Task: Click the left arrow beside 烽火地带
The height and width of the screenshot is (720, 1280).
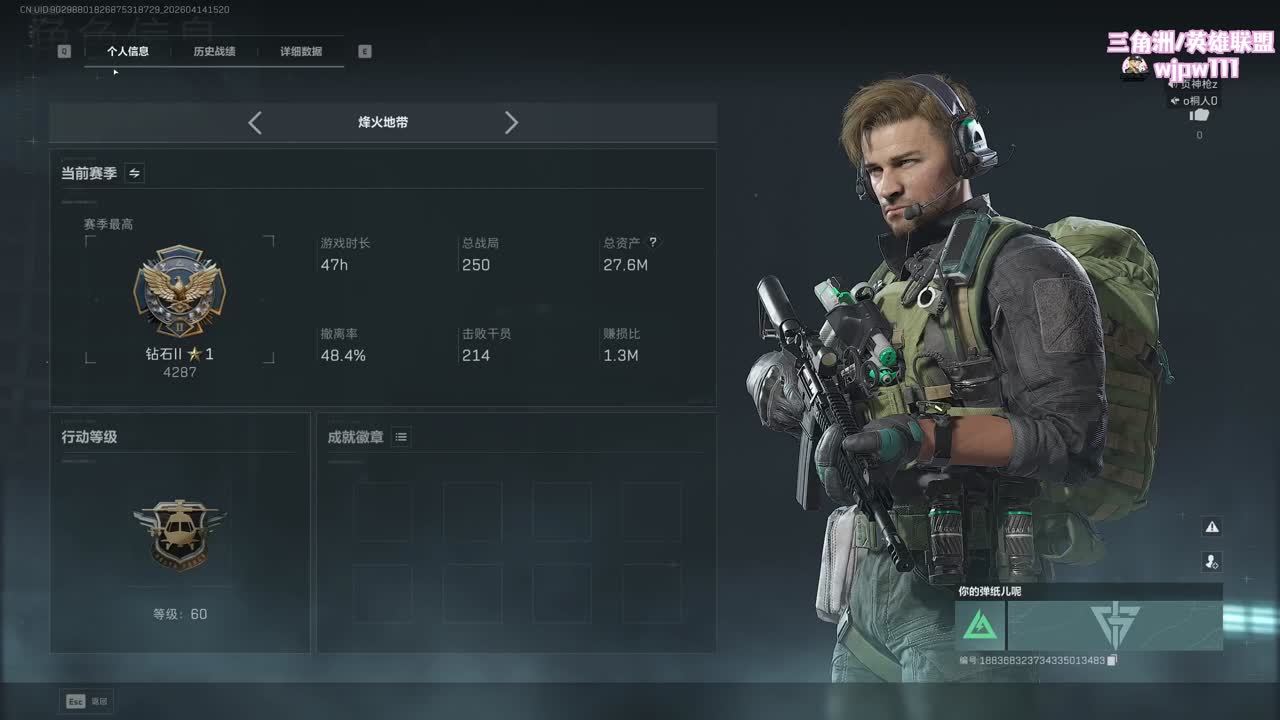Action: [x=255, y=123]
